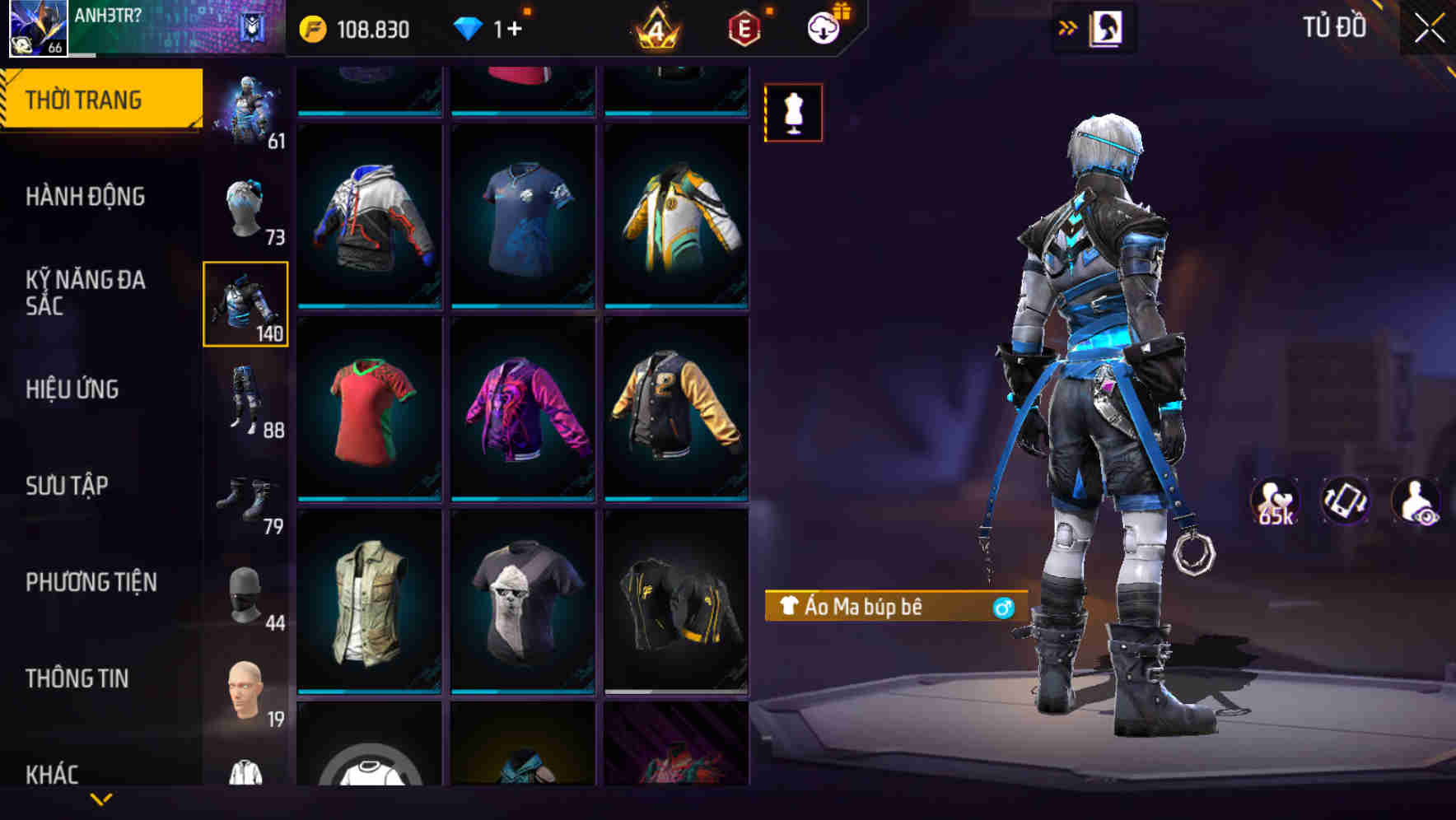Click the wardrobe card icon near TỦ ĐỒ
This screenshot has height=820, width=1456.
click(x=1105, y=27)
